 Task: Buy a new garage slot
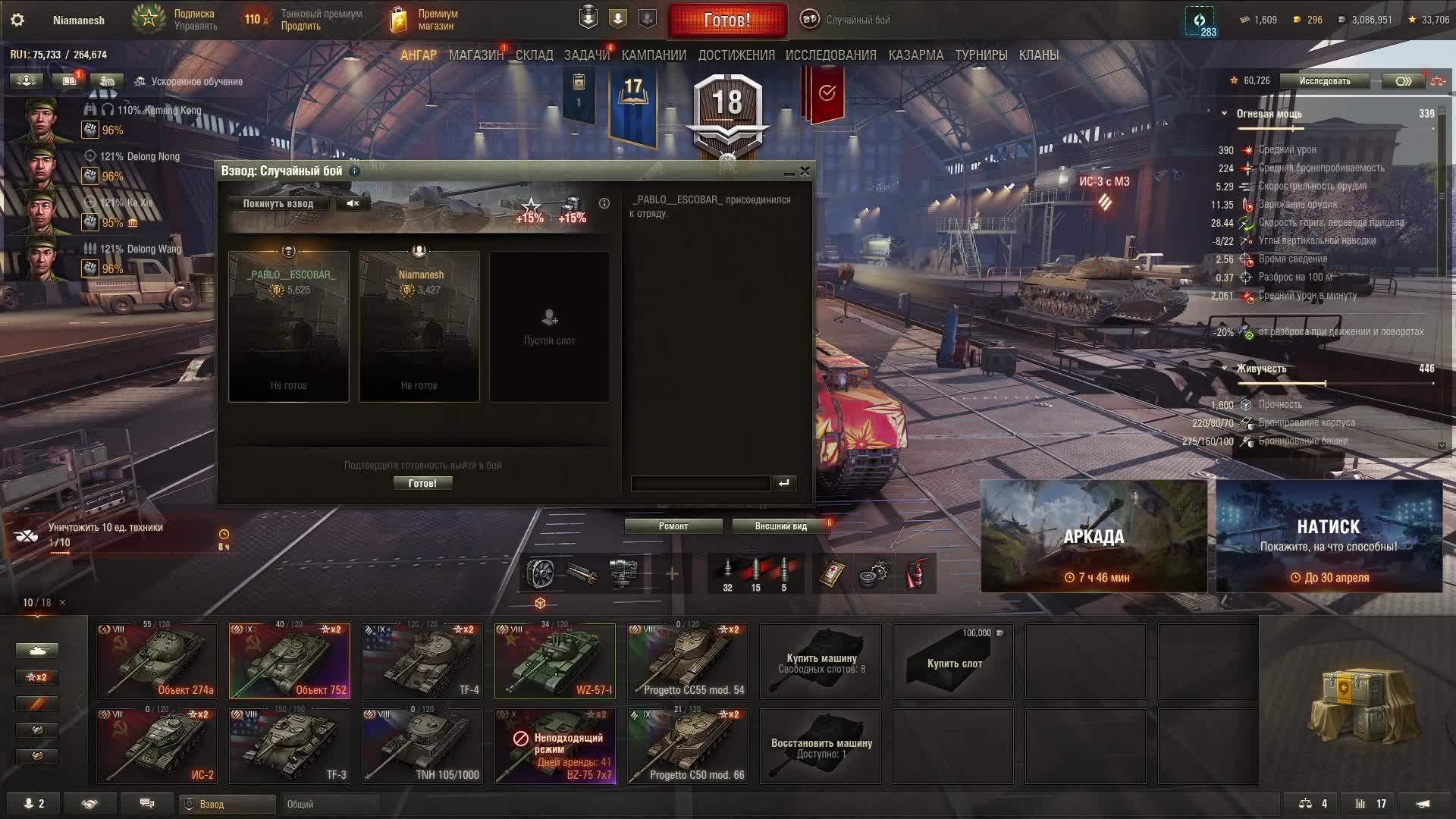click(x=953, y=661)
